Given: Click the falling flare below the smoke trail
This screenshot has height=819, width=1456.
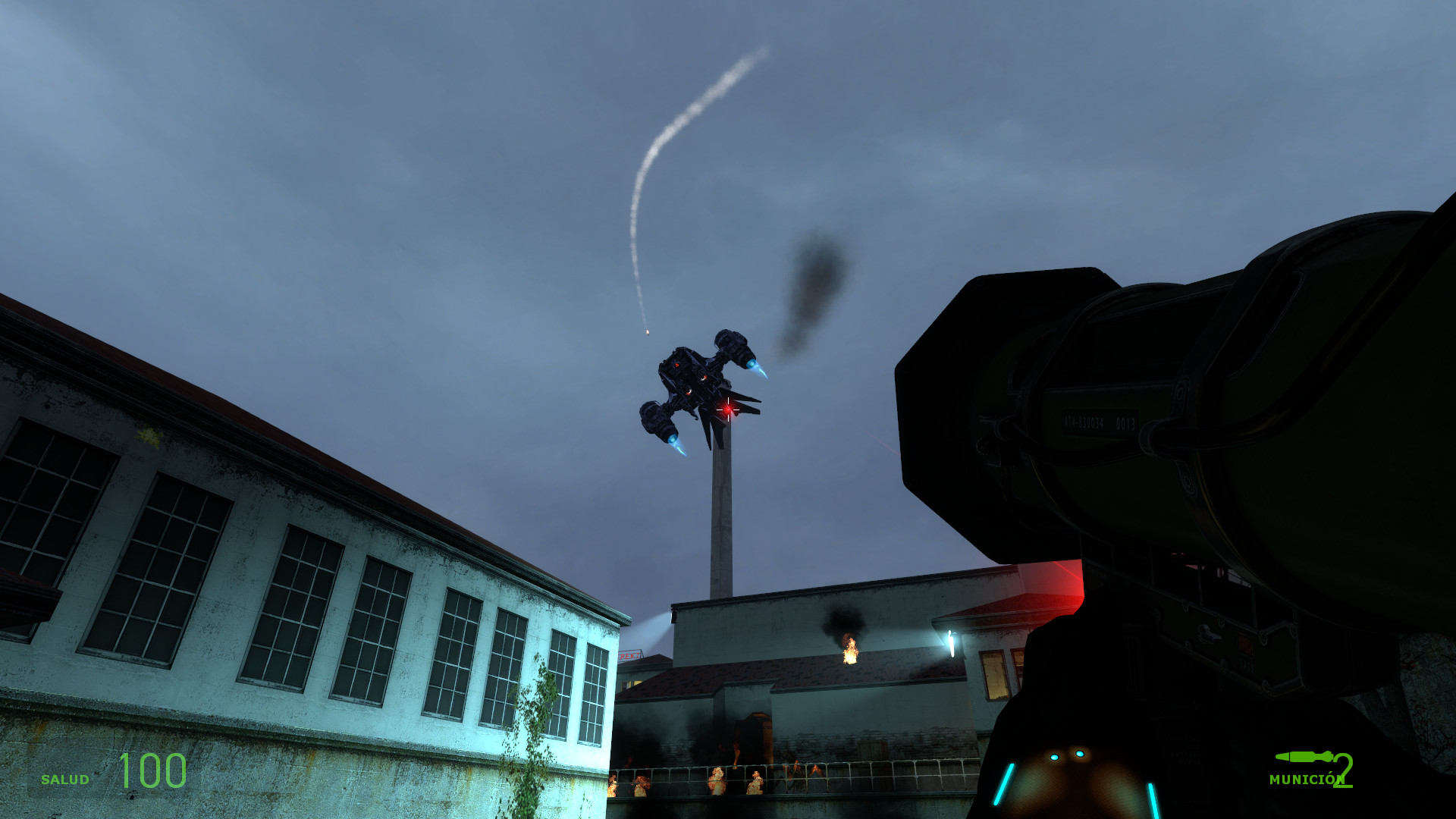Looking at the screenshot, I should (x=646, y=332).
